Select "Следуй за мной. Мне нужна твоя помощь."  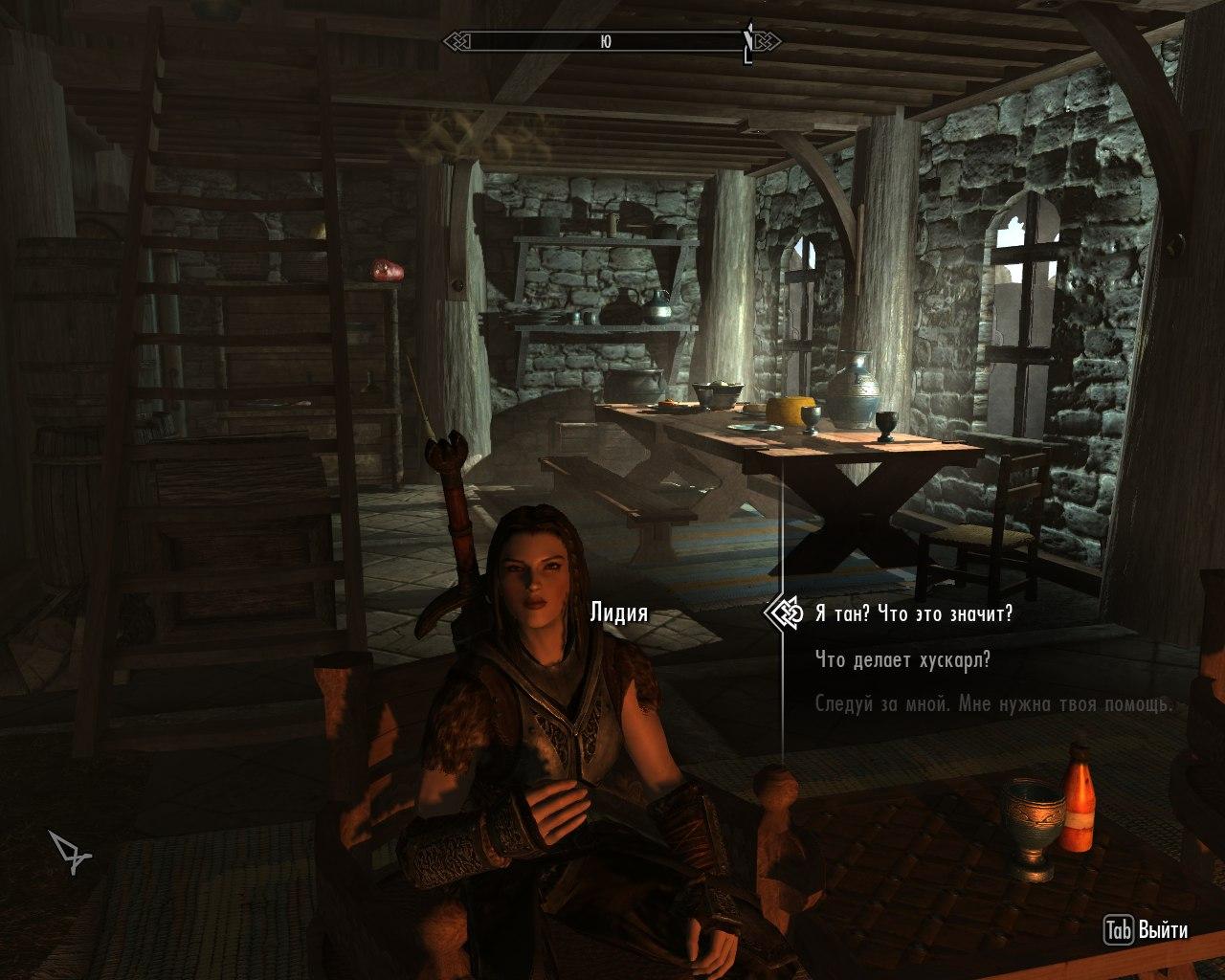[x=993, y=704]
